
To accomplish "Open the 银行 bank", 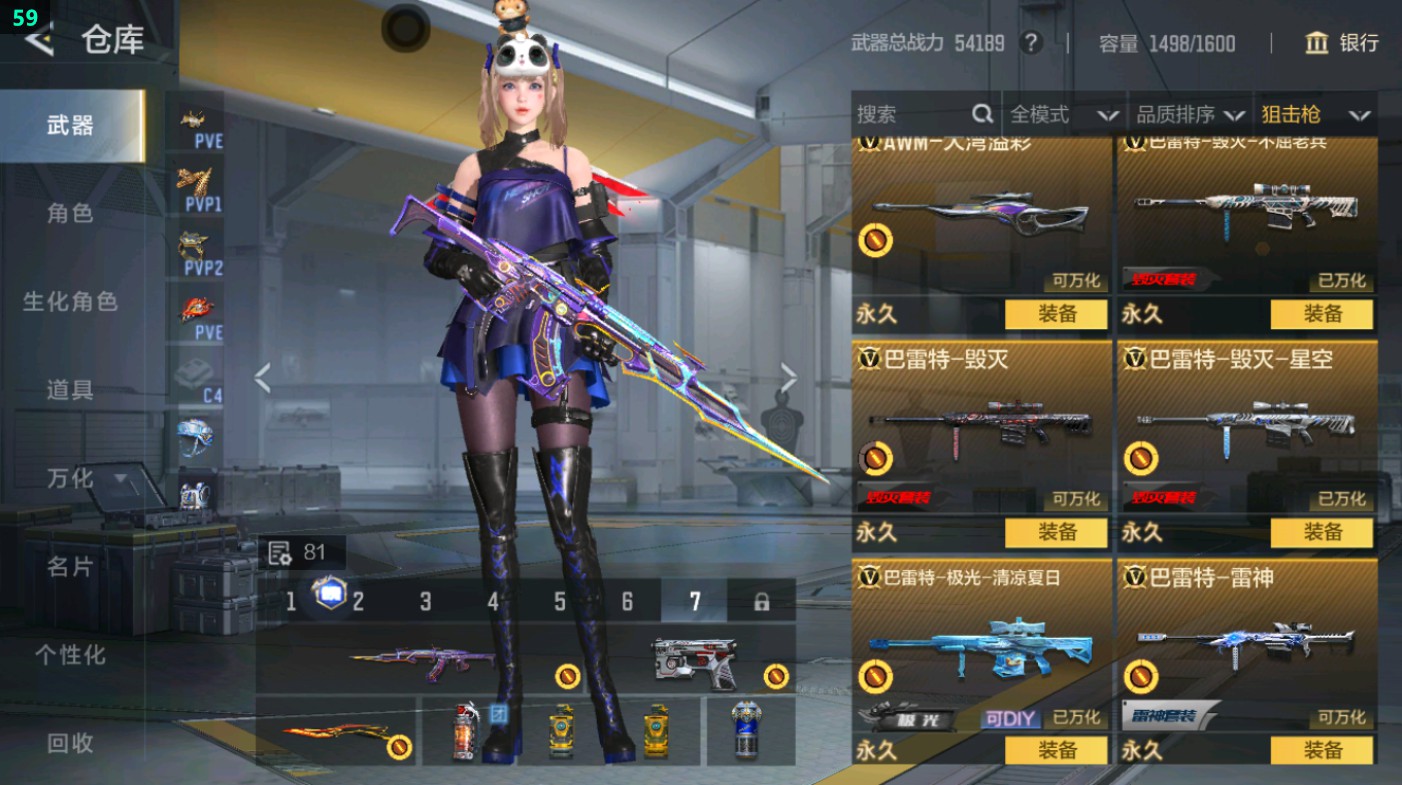I will 1342,43.
